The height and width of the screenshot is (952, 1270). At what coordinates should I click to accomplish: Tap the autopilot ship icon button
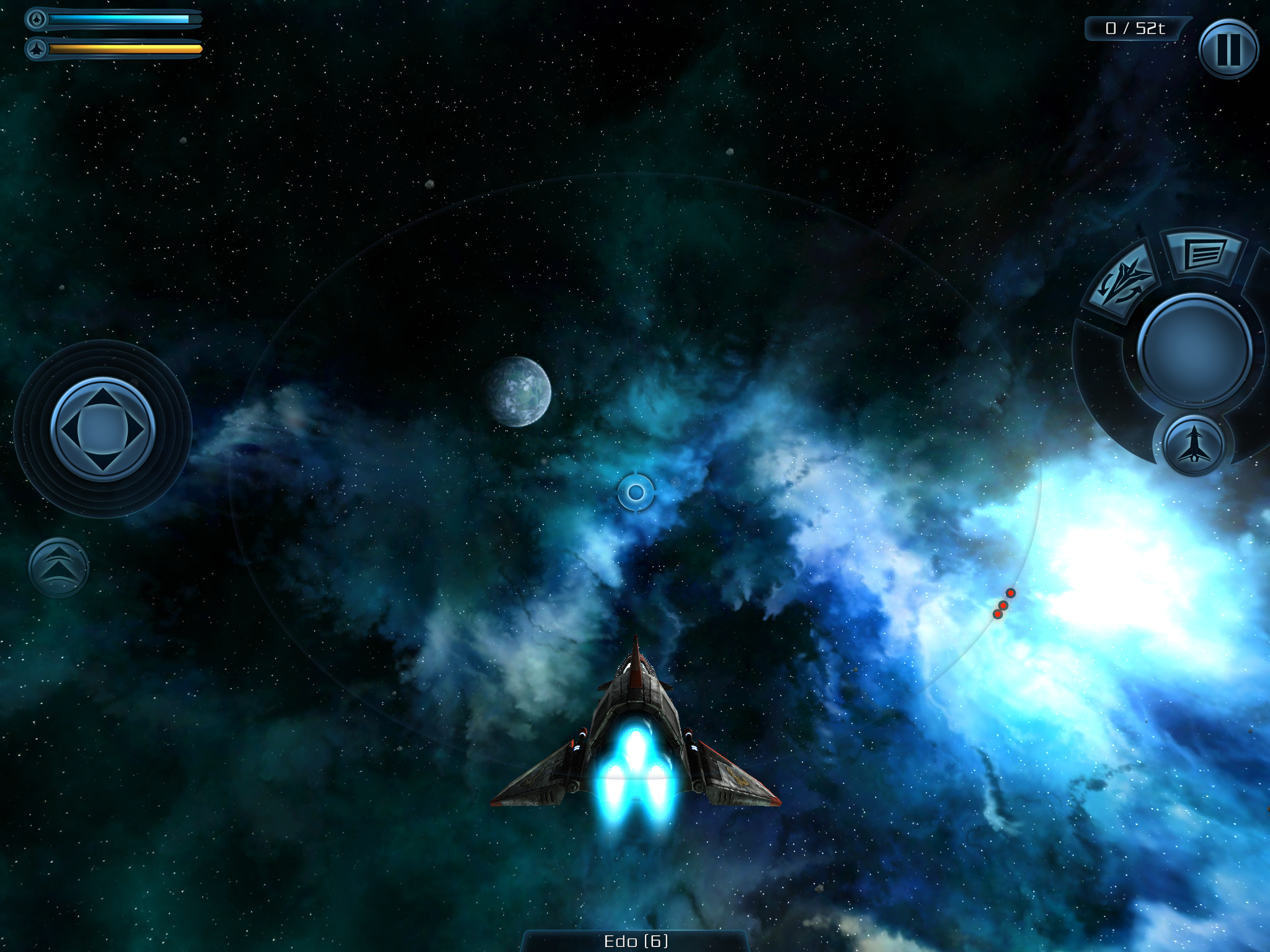coord(1194,445)
